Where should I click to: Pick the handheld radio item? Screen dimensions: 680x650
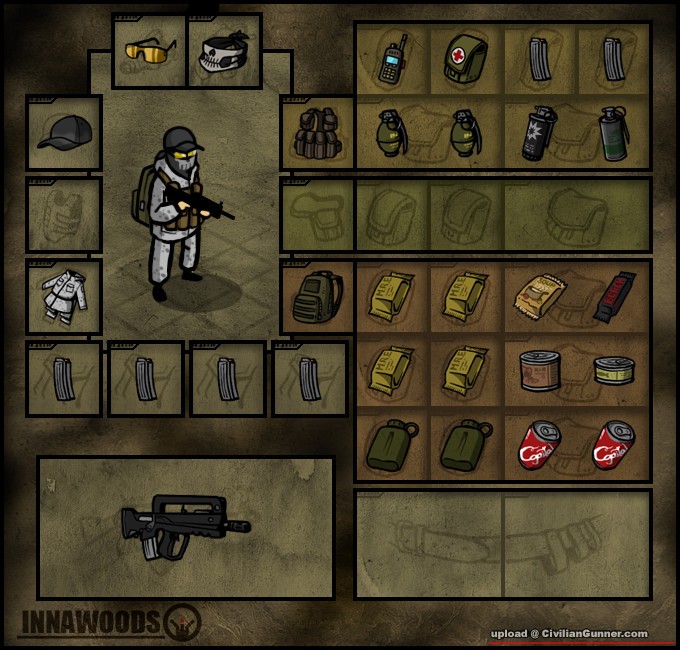pos(391,59)
